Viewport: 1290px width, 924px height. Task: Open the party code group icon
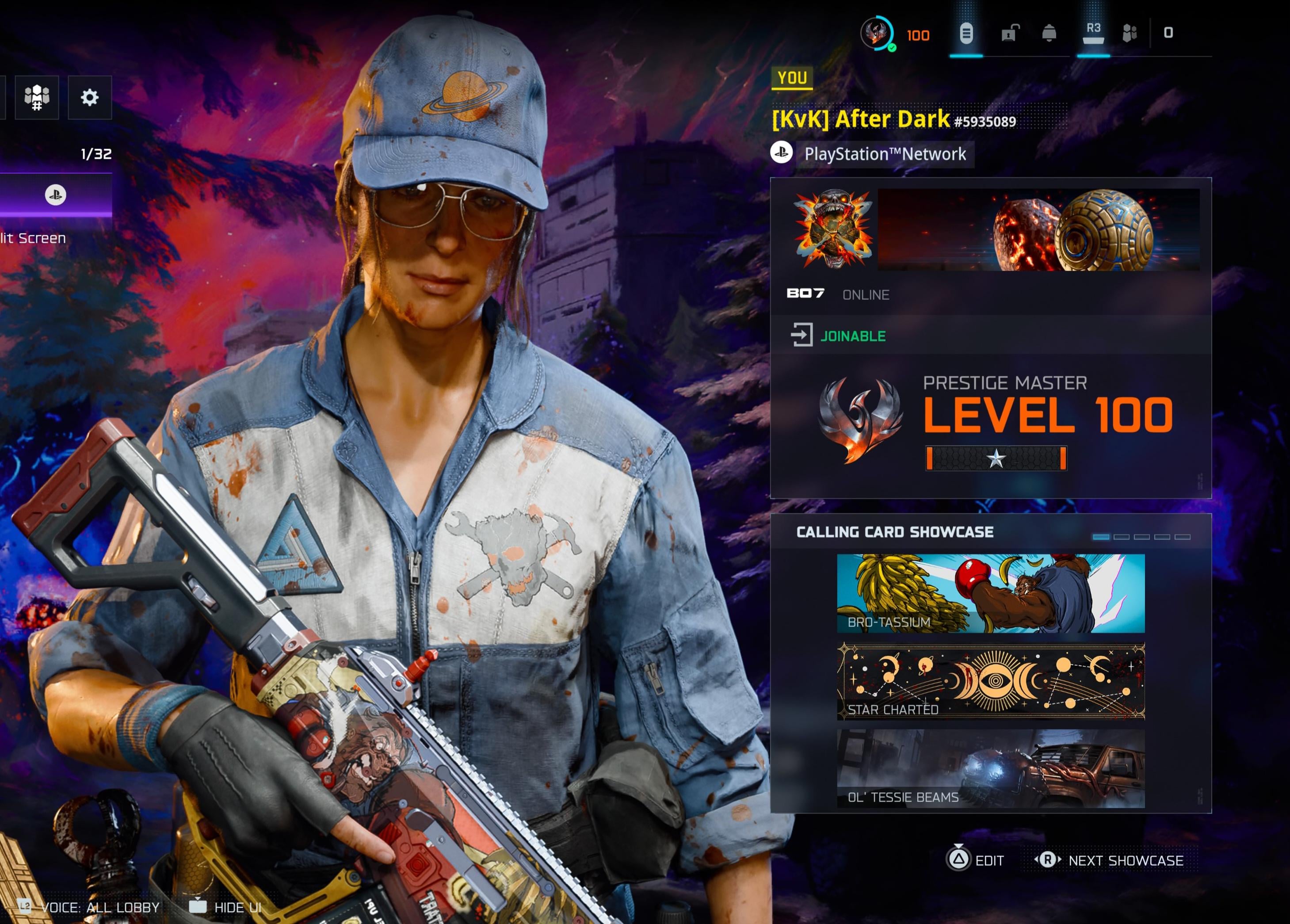tap(37, 97)
